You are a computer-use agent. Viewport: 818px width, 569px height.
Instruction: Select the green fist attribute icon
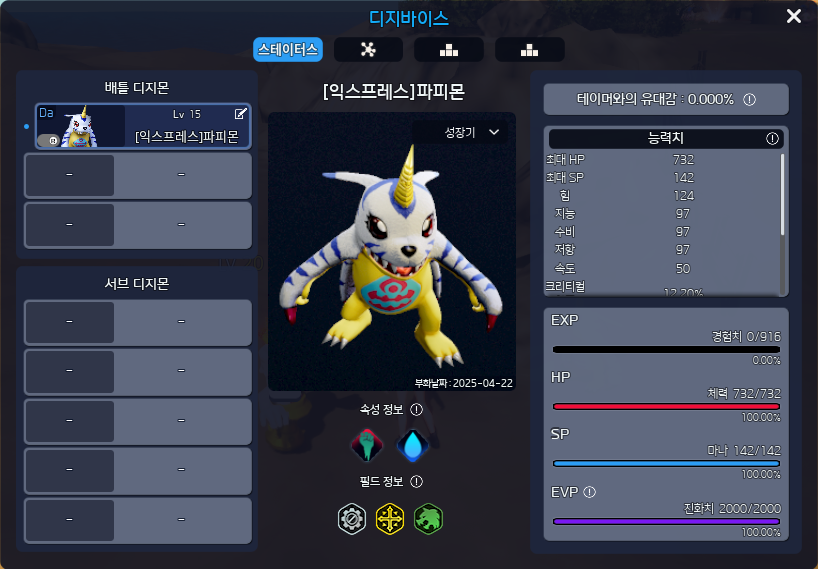click(367, 445)
